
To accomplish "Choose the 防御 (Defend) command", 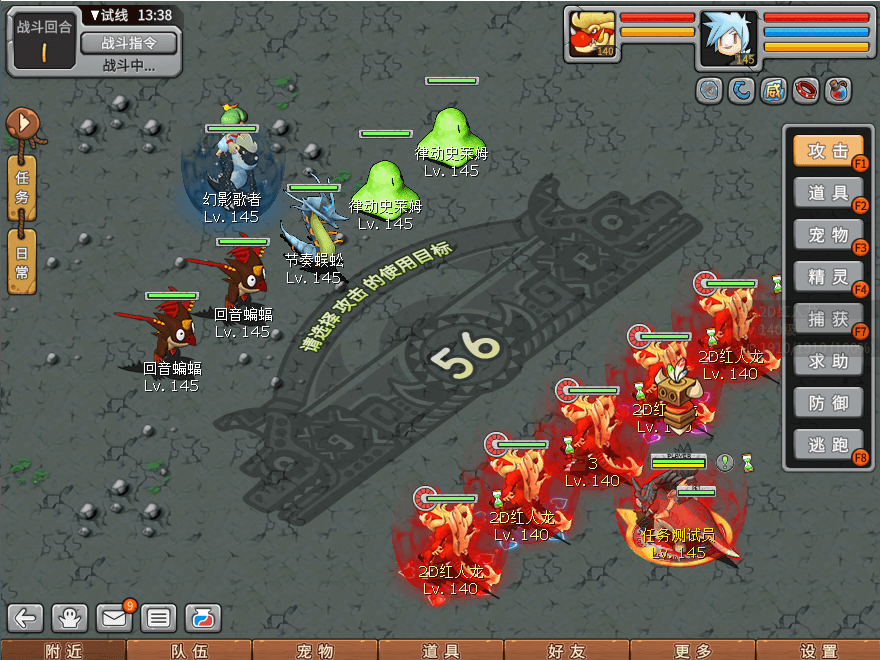I will tap(828, 403).
